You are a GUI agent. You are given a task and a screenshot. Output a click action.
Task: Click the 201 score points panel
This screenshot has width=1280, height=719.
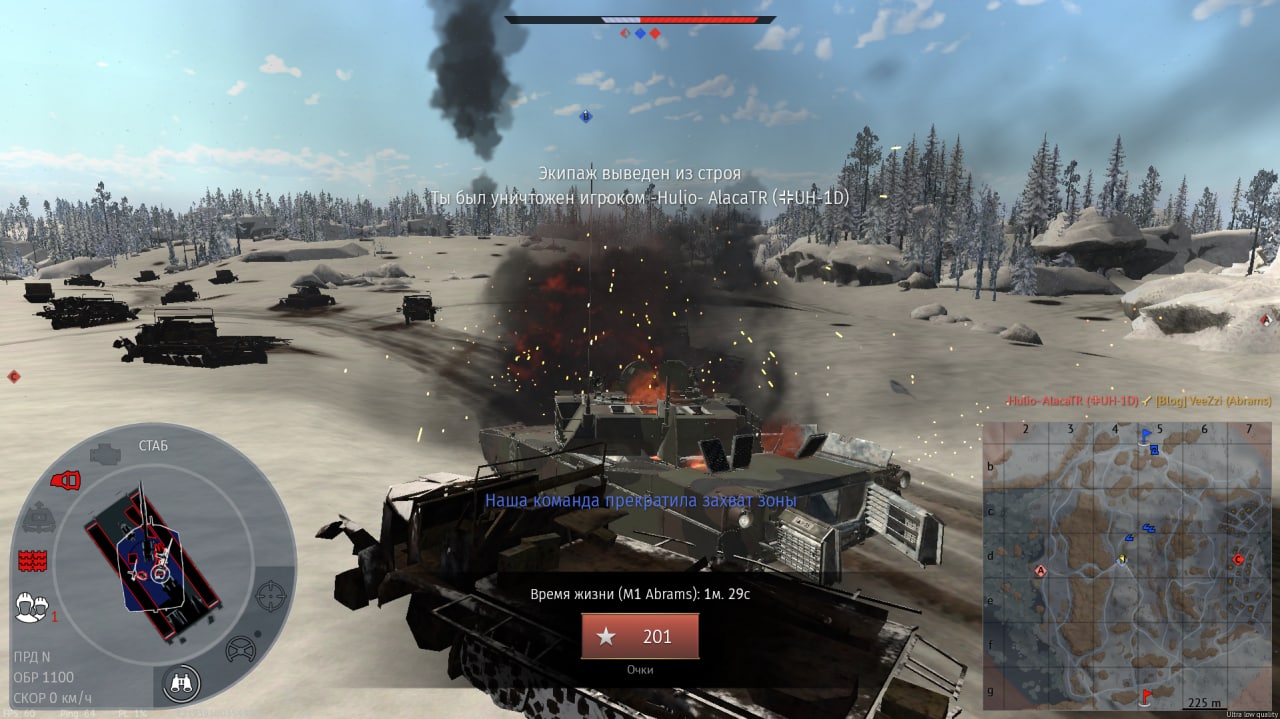[x=640, y=637]
